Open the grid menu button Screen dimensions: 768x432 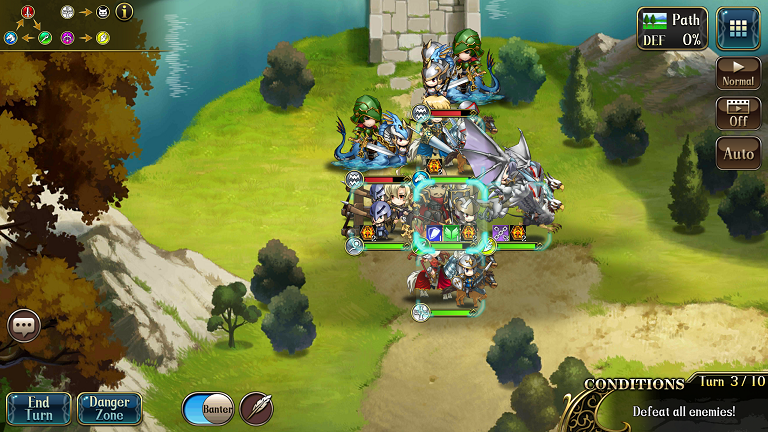[738, 28]
